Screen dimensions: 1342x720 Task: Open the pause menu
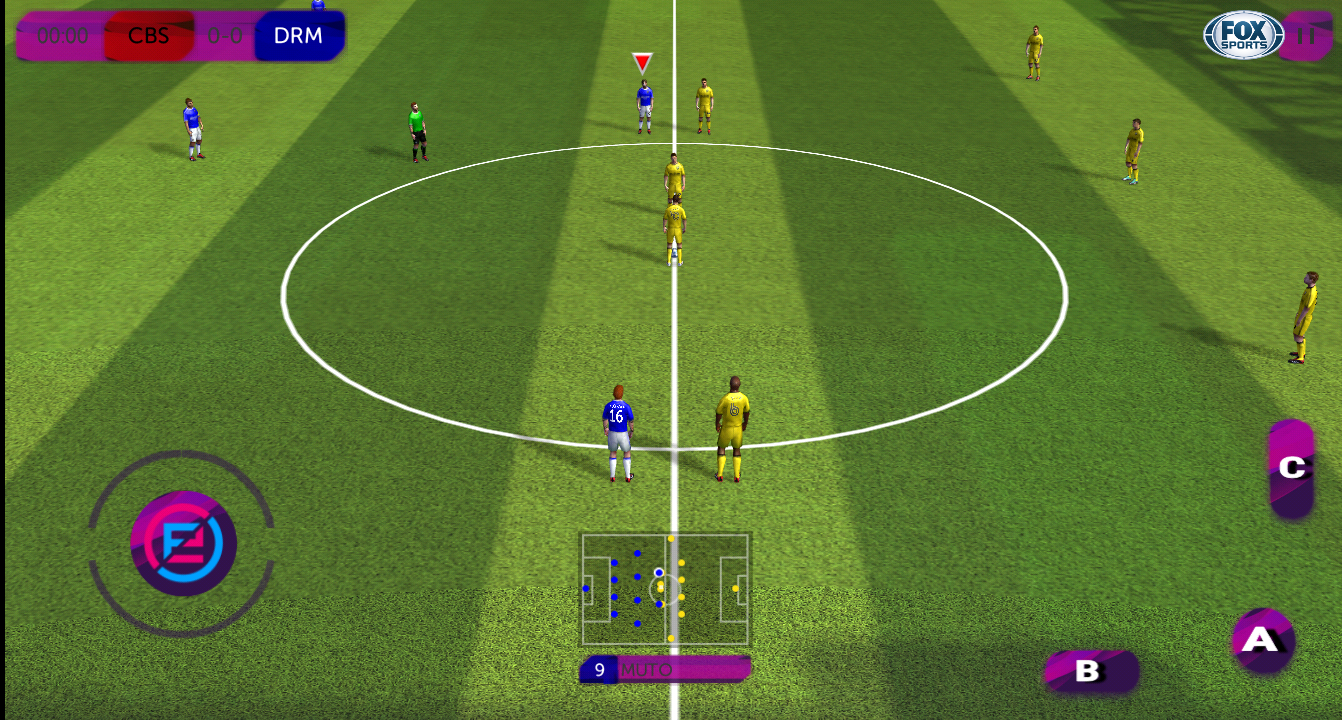(x=1307, y=35)
